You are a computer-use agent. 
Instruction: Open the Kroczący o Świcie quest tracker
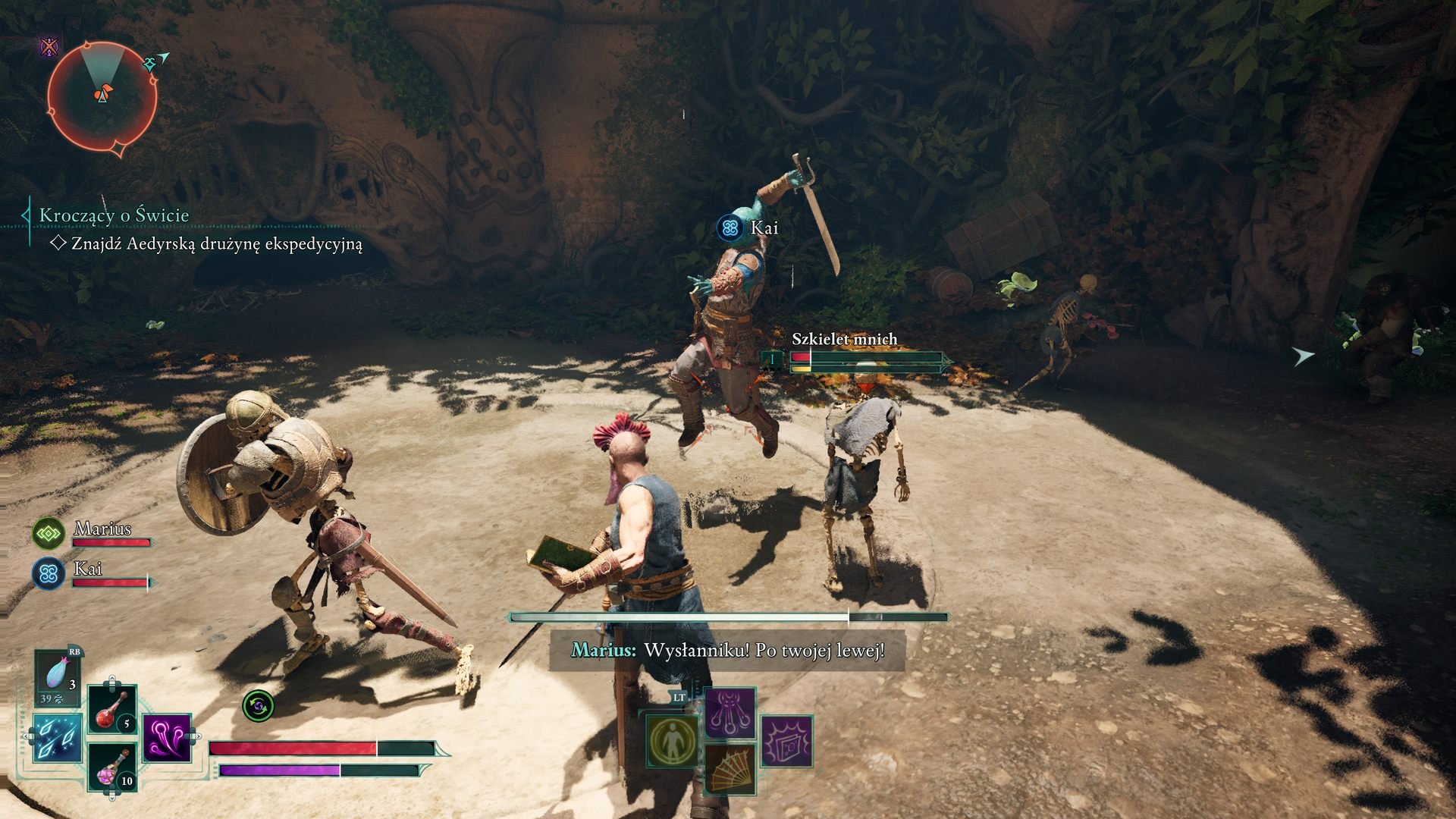pos(114,215)
